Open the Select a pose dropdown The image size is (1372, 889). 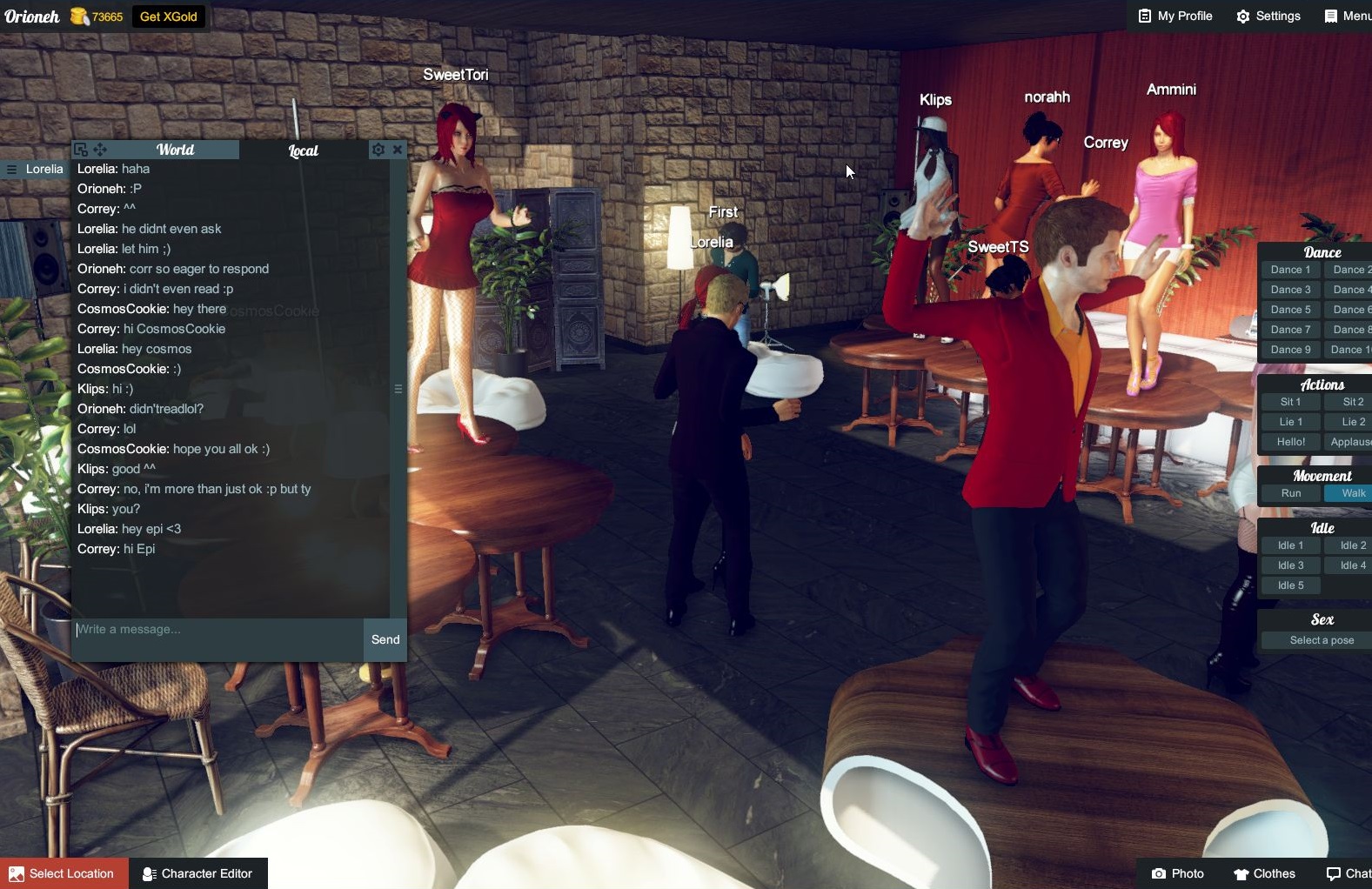click(1322, 639)
